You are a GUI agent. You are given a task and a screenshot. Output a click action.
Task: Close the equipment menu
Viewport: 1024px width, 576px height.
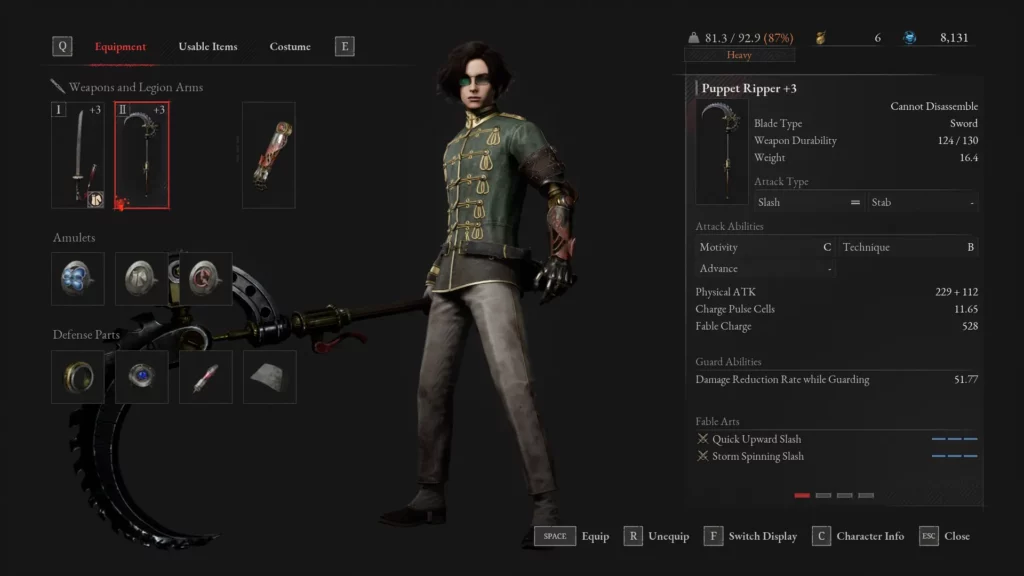945,536
